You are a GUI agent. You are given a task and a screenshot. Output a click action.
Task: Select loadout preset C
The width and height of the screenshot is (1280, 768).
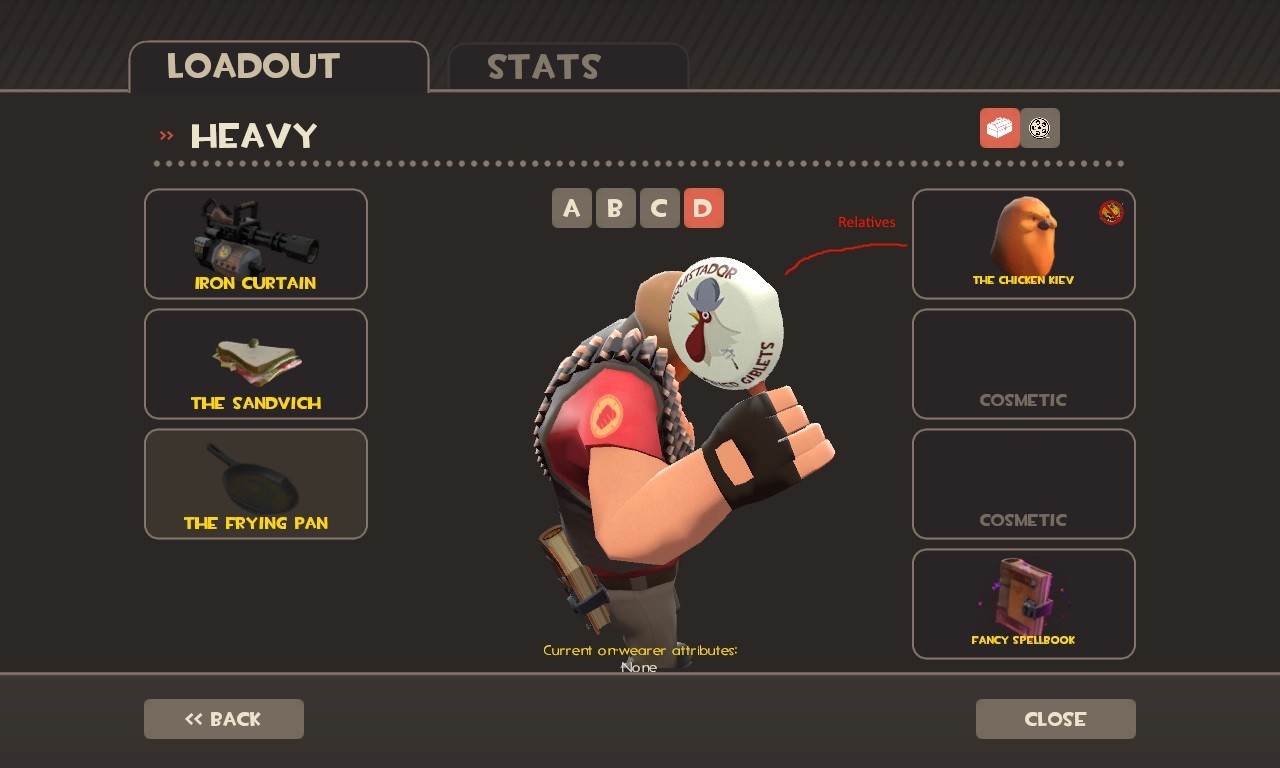(660, 208)
